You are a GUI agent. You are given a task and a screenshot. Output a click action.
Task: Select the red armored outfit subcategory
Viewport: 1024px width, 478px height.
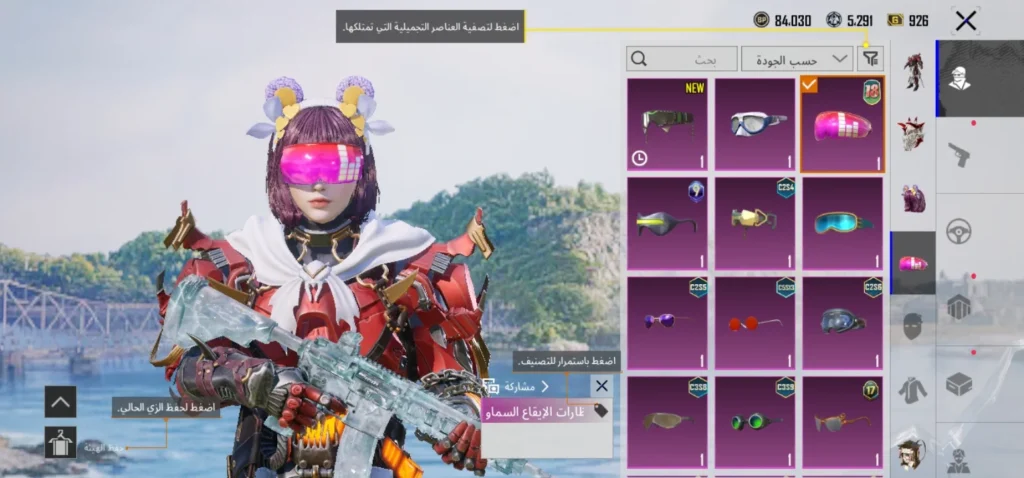click(913, 70)
